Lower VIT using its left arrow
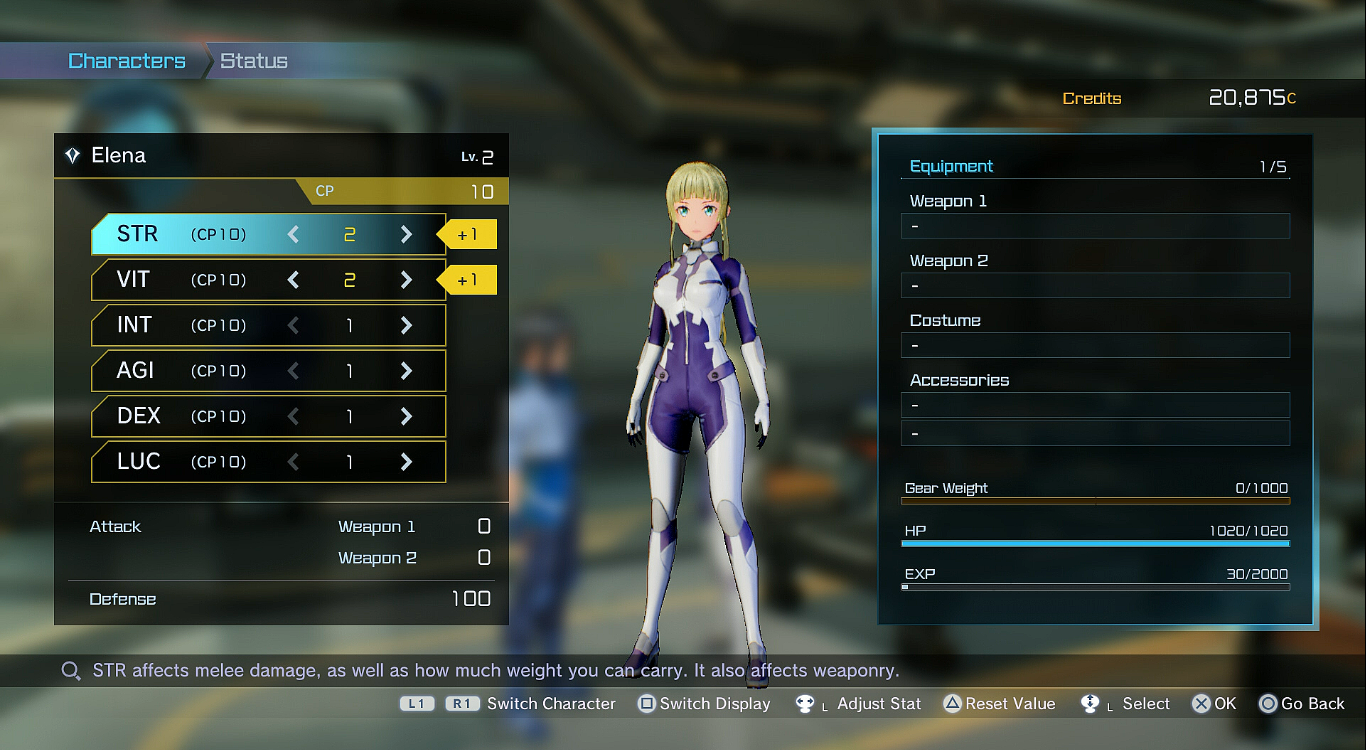Screen dimensions: 1366x750 [x=293, y=280]
